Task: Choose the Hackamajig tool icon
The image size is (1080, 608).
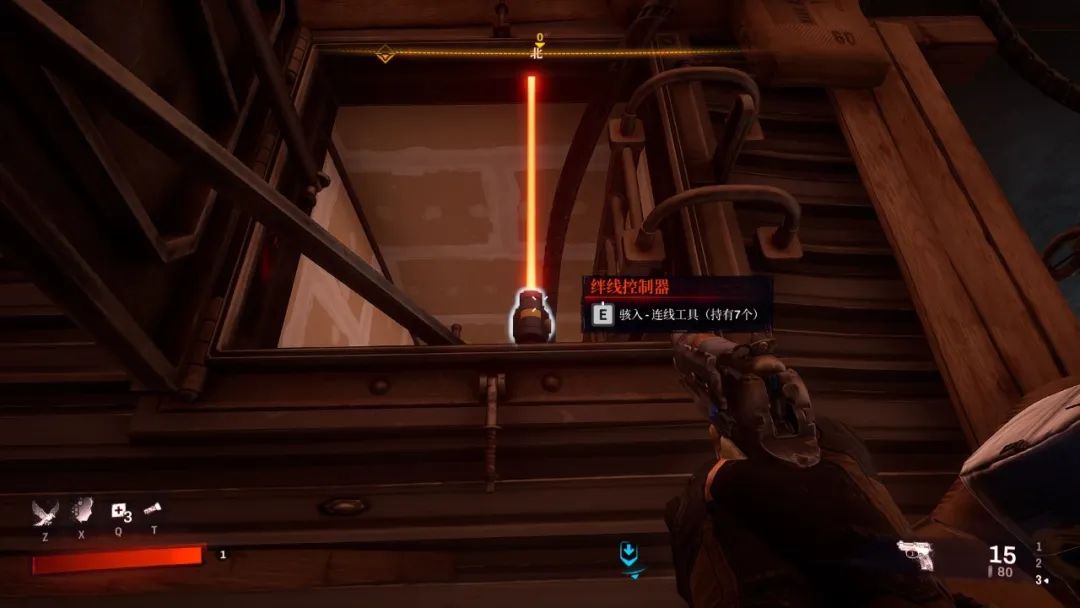Action: coord(153,510)
